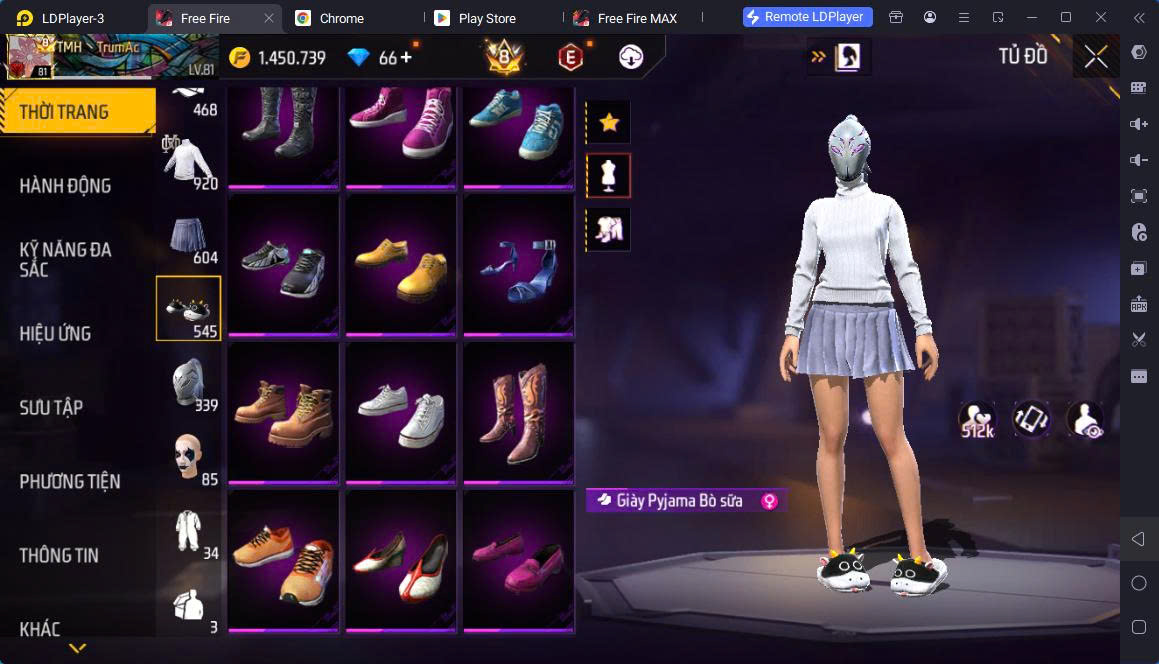This screenshot has height=664, width=1159.
Task: Choose the orange running sneakers
Action: [283, 560]
